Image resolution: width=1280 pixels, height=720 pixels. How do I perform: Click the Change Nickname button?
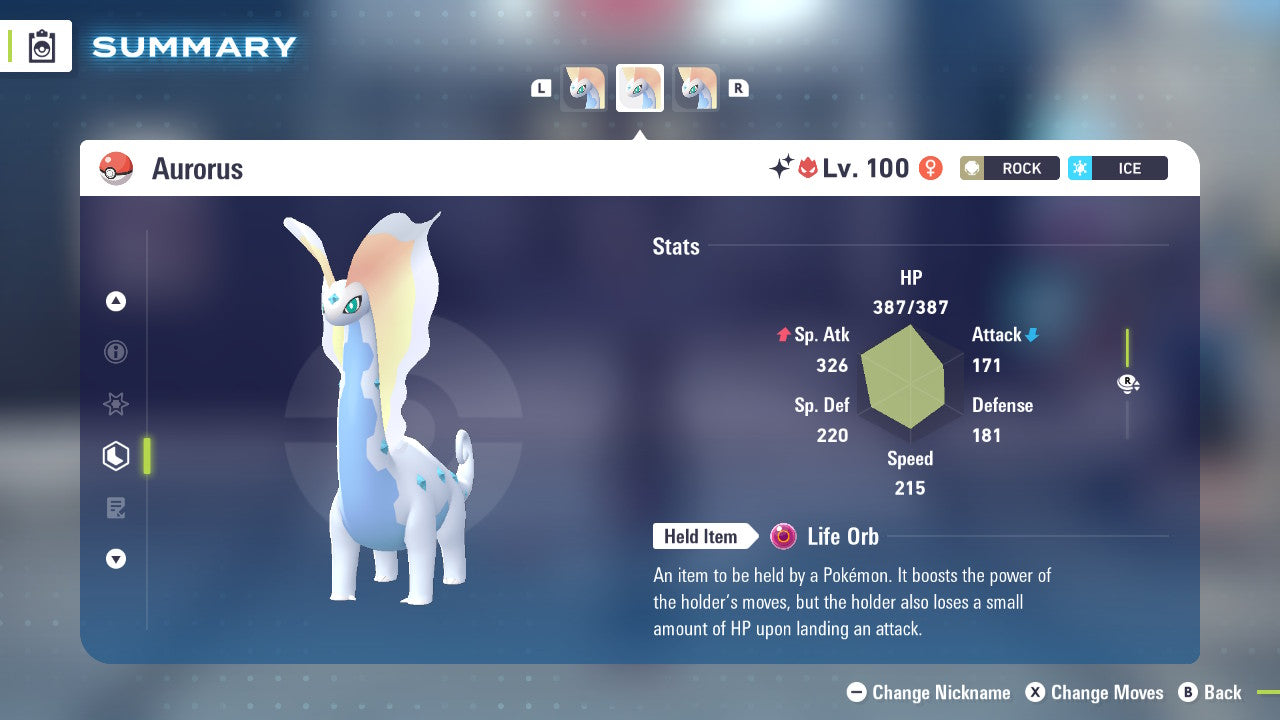click(928, 692)
